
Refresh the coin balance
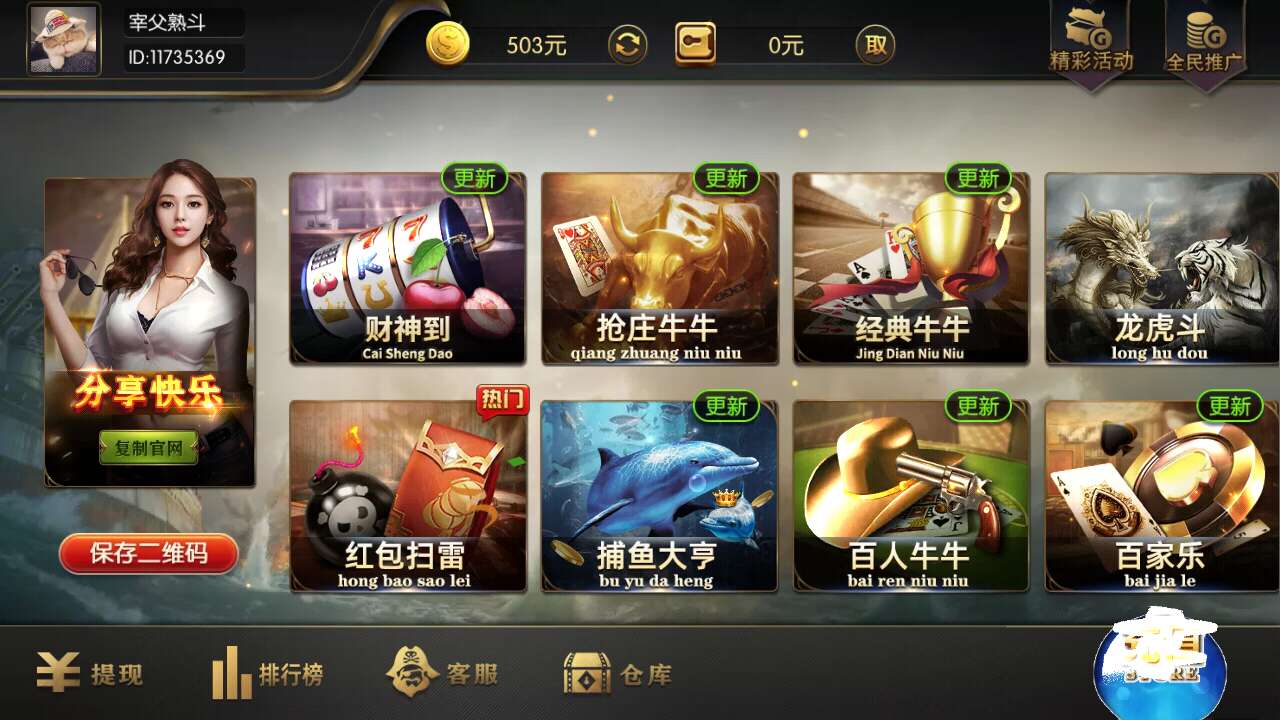pyautogui.click(x=628, y=45)
